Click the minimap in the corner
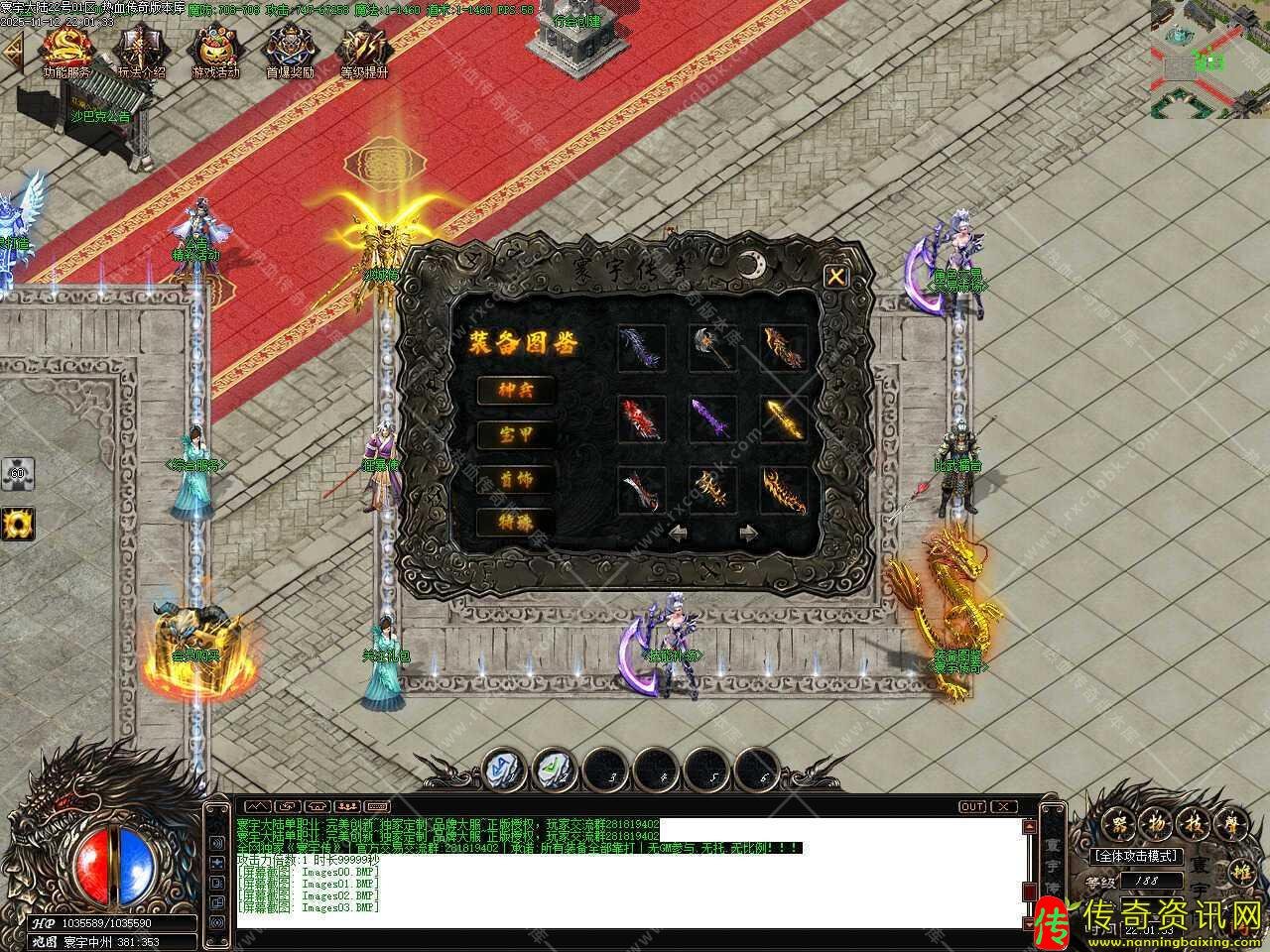 click(1209, 58)
